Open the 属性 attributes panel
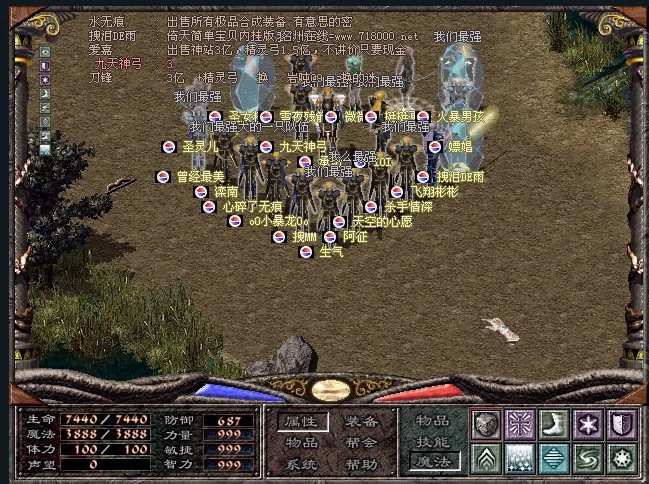 [302, 421]
